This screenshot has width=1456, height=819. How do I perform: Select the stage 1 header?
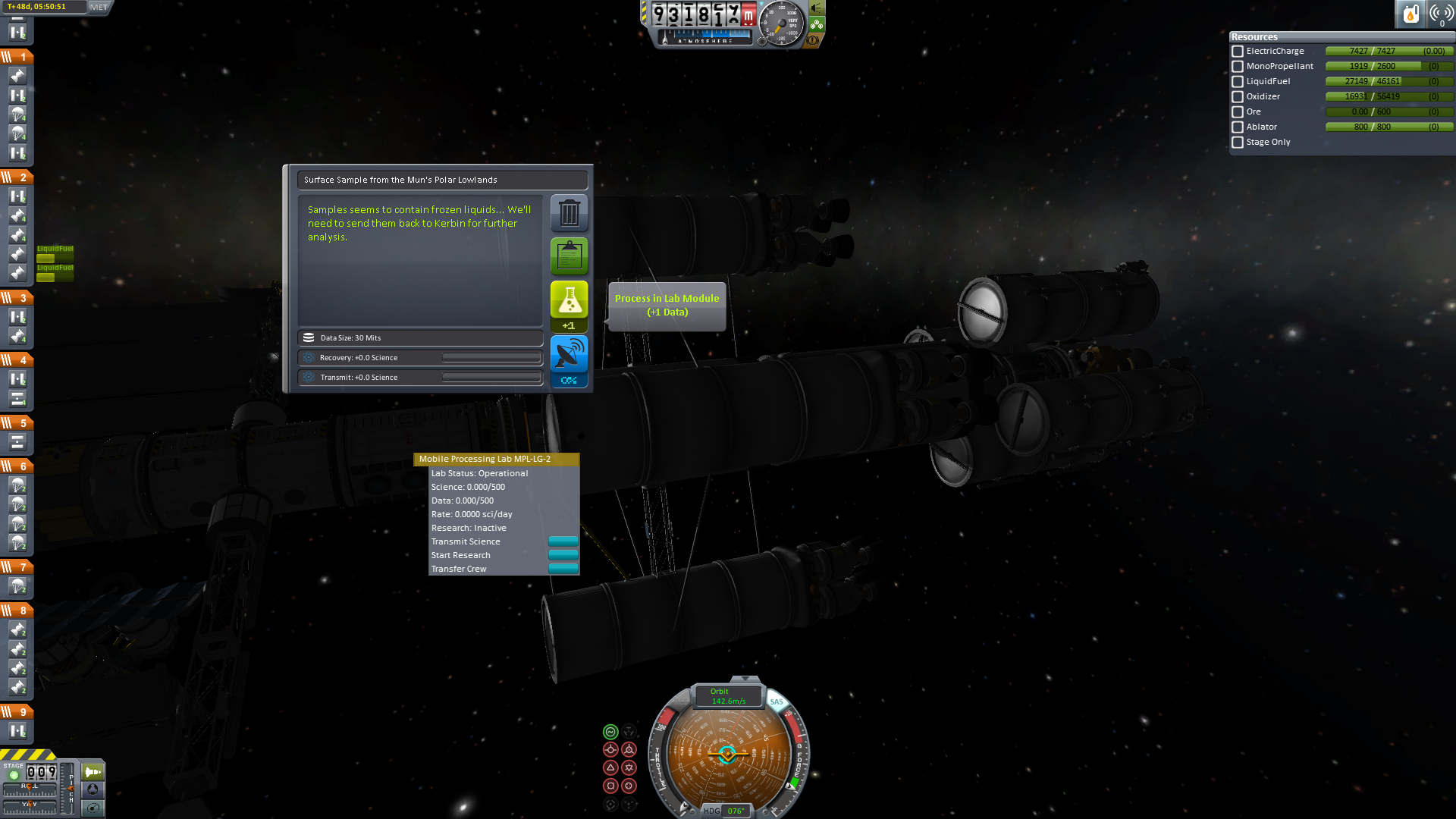pyautogui.click(x=17, y=57)
